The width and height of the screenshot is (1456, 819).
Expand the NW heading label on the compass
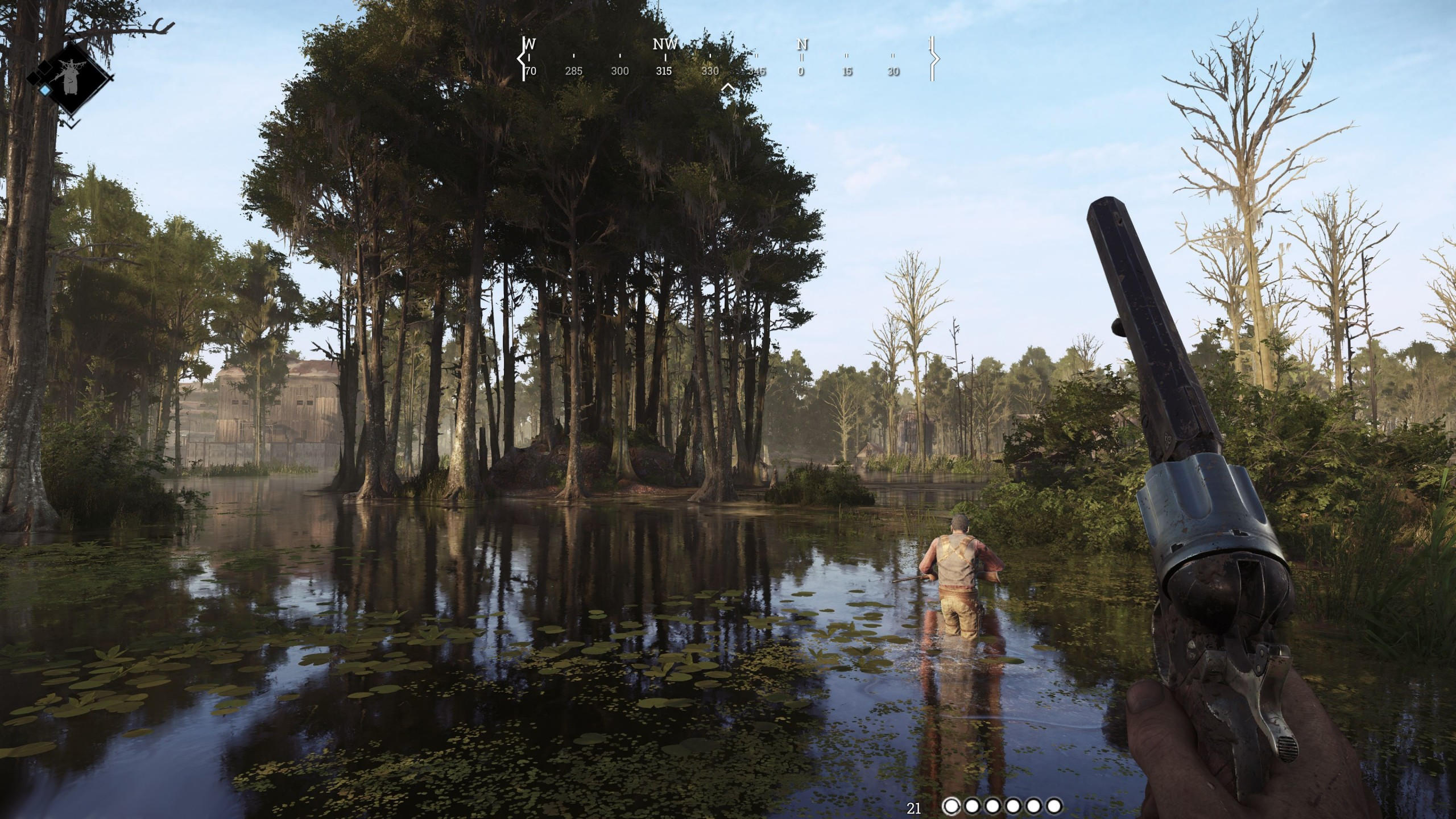point(665,45)
